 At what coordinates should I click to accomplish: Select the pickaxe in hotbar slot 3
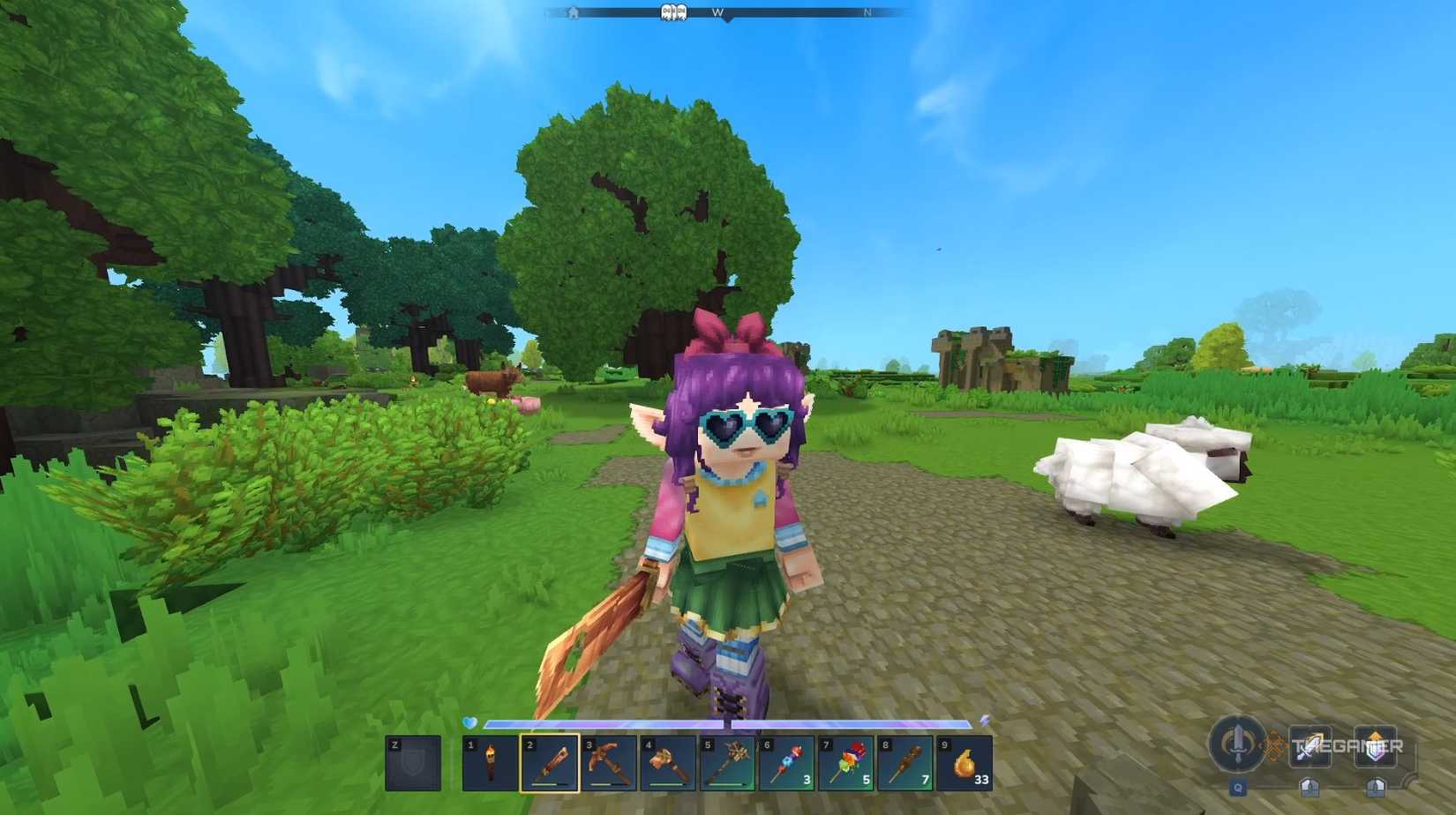[x=609, y=763]
